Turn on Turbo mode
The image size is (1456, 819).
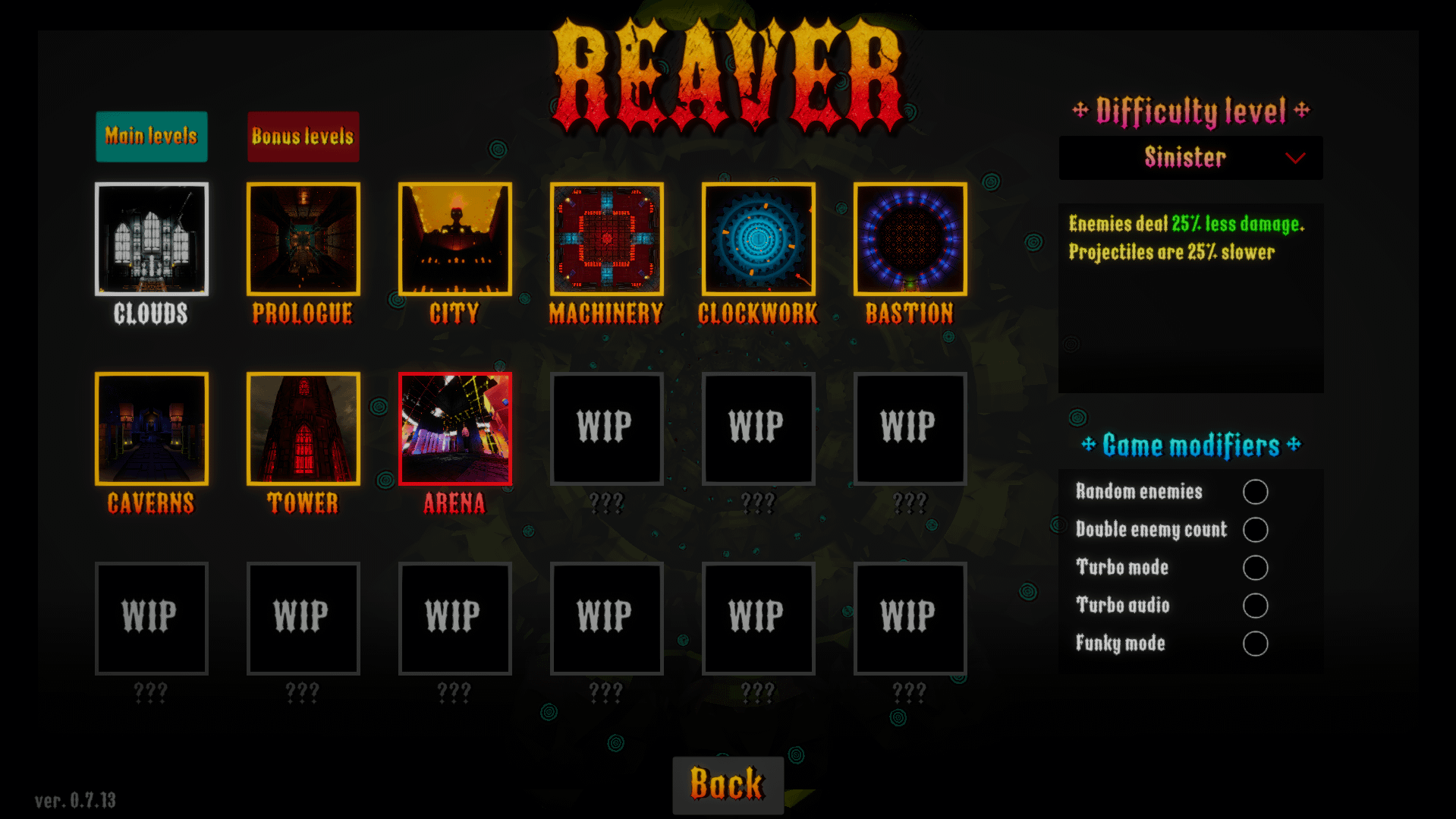pos(1255,568)
